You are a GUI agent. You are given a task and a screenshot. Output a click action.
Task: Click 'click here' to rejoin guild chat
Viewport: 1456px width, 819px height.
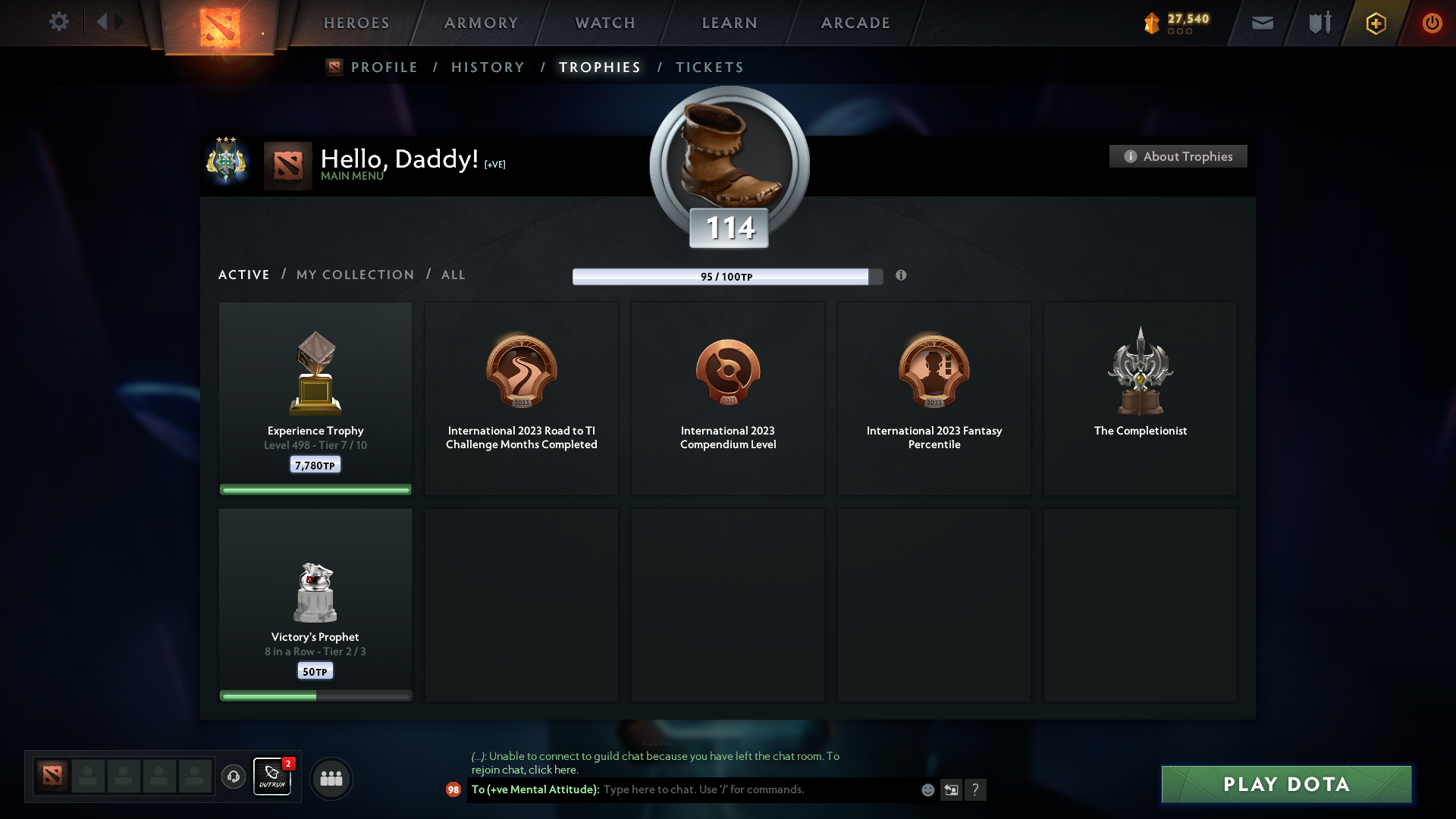coord(554,770)
